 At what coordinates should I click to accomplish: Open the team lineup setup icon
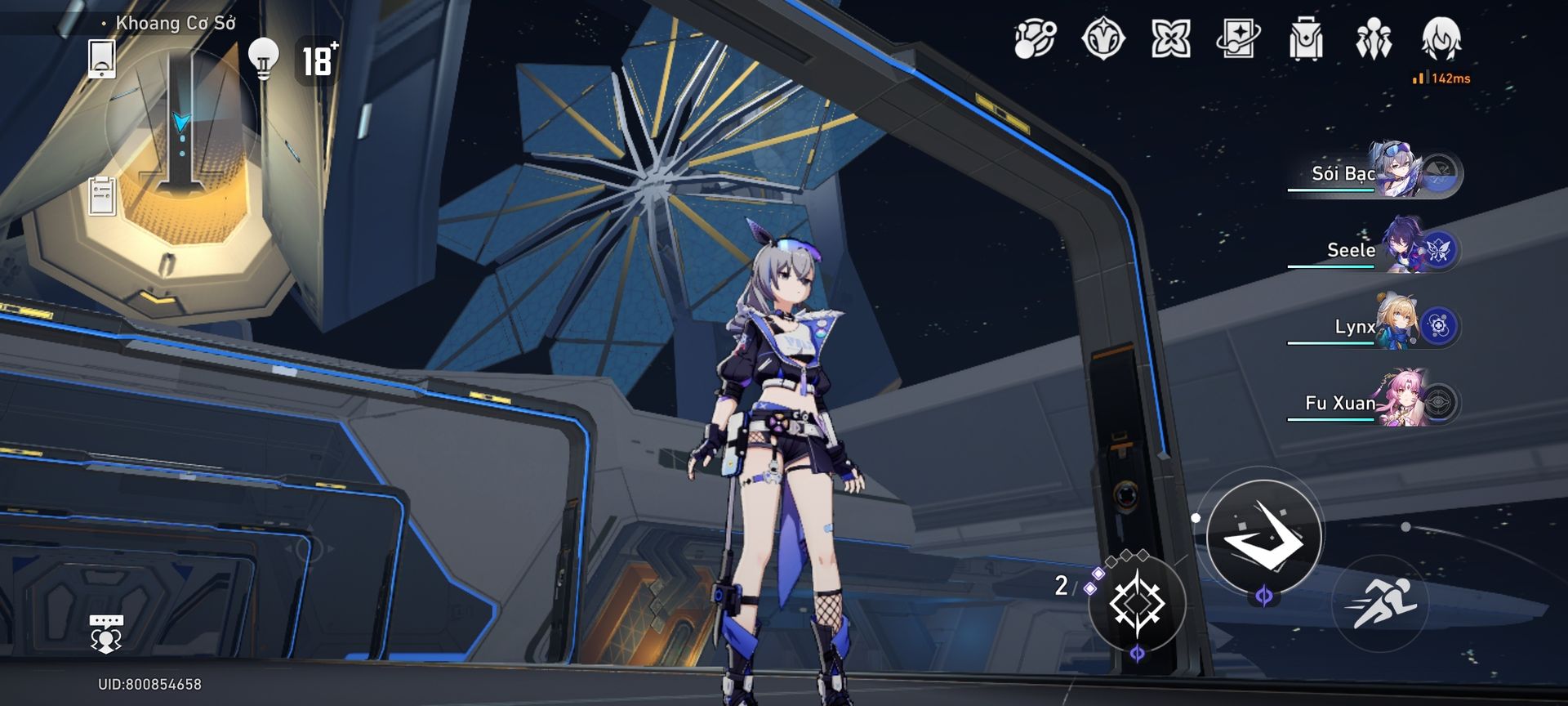(1373, 39)
